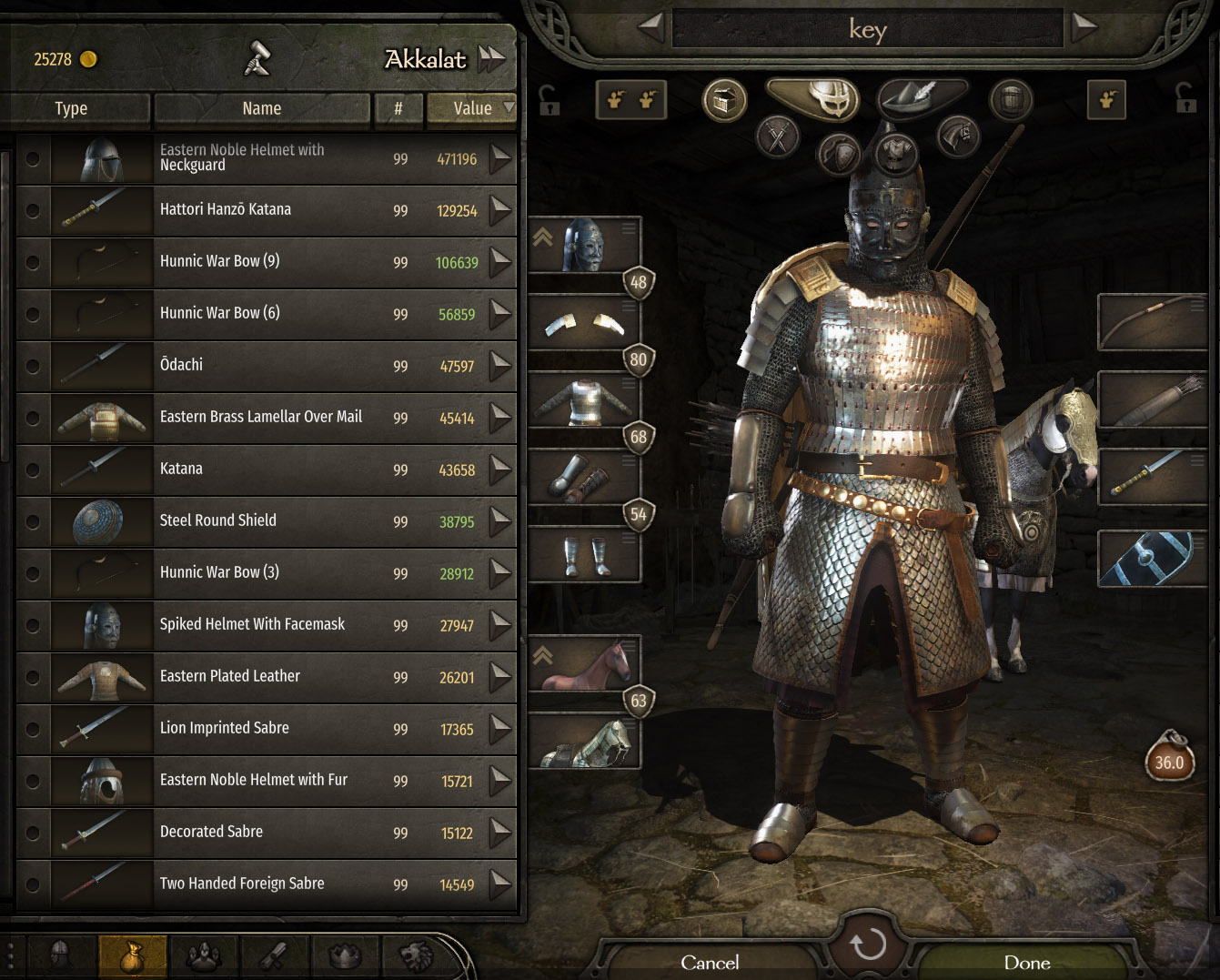
Task: Transfer the Ōdachi with its arrow button
Action: (x=500, y=366)
